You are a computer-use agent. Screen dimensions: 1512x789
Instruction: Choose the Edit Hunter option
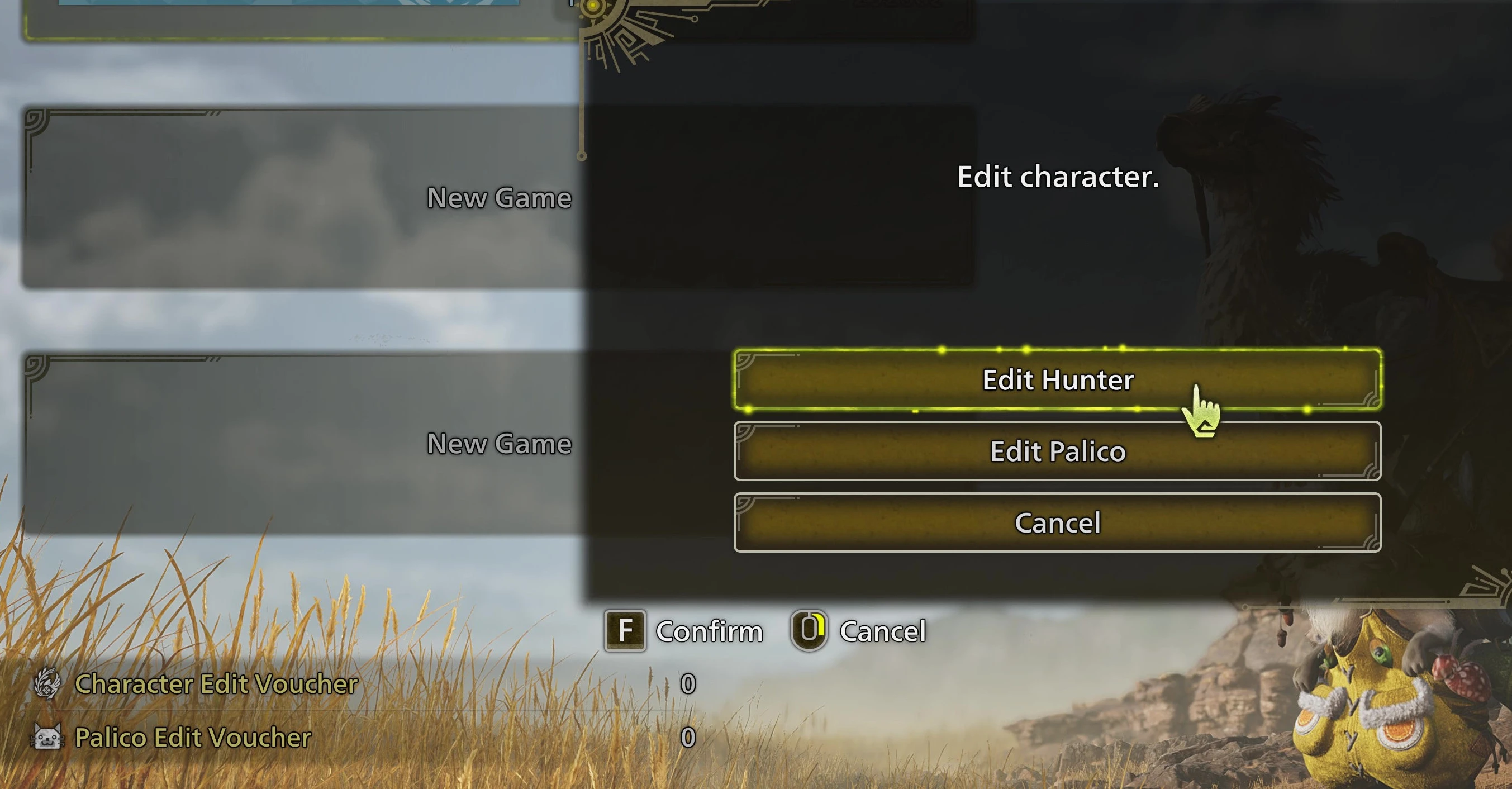pos(1057,380)
